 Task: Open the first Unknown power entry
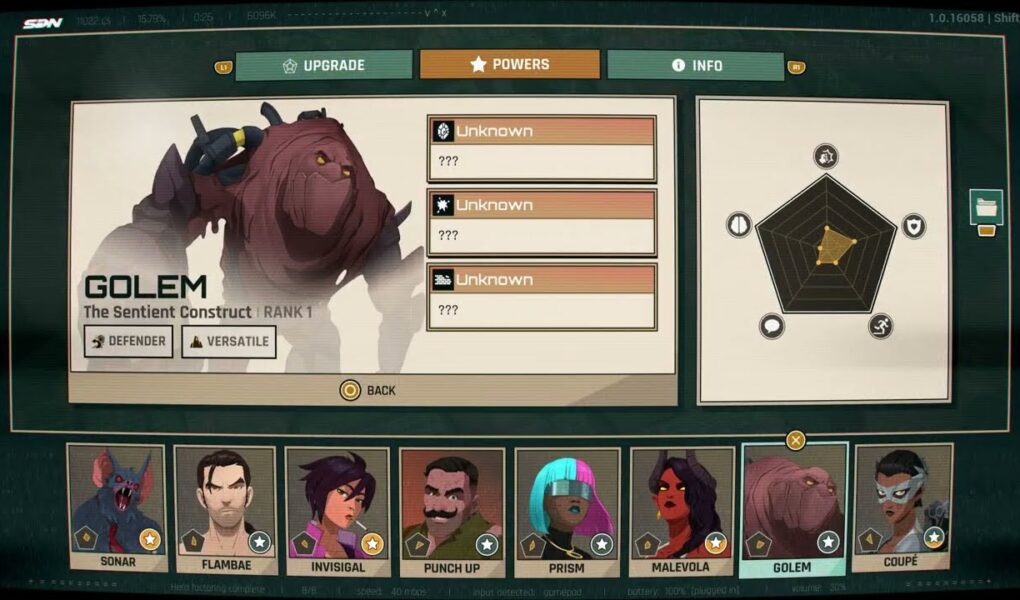pos(541,148)
